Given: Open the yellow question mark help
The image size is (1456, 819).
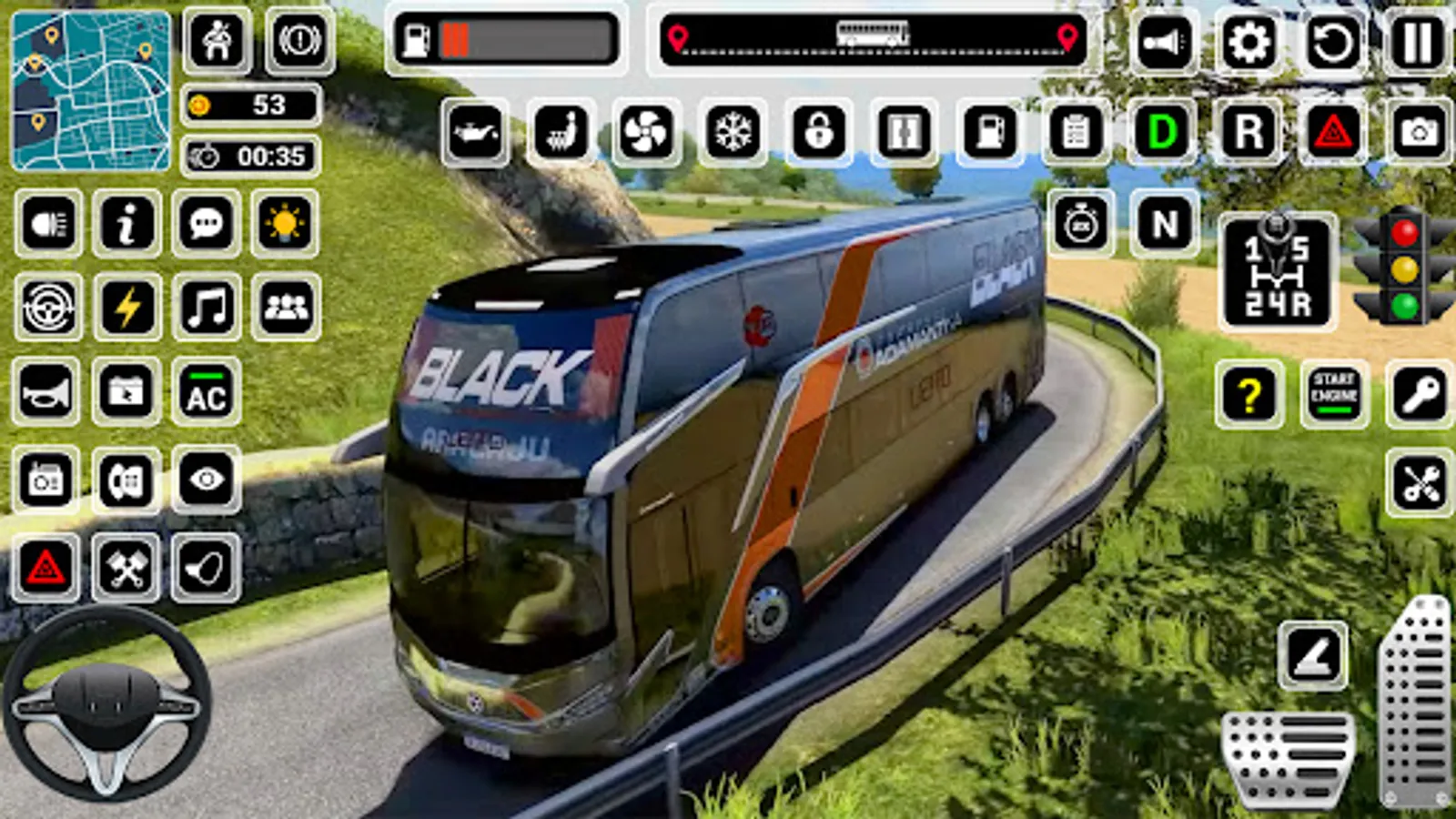Looking at the screenshot, I should (1249, 393).
